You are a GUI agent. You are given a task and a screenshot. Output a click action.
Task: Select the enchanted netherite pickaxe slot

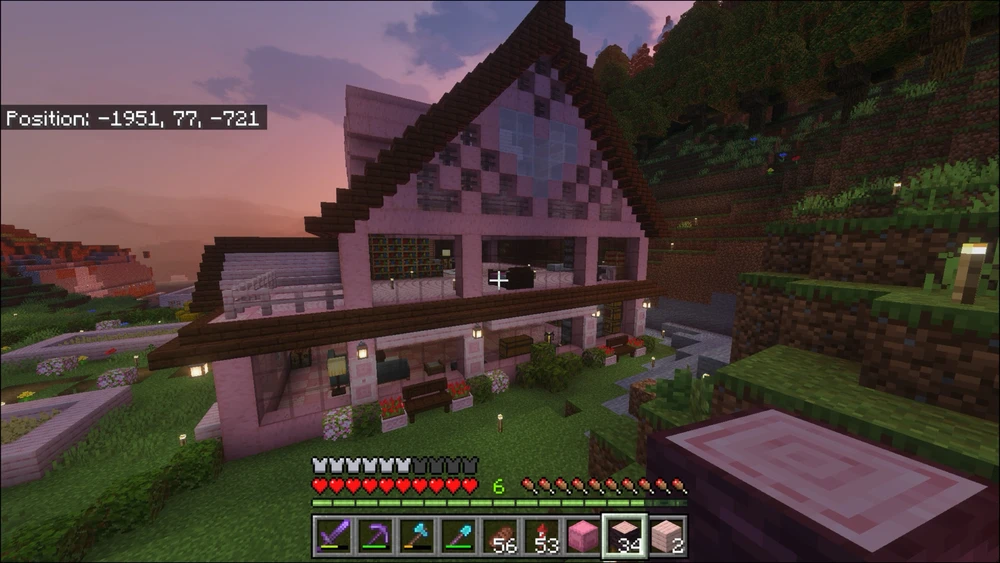tap(374, 536)
